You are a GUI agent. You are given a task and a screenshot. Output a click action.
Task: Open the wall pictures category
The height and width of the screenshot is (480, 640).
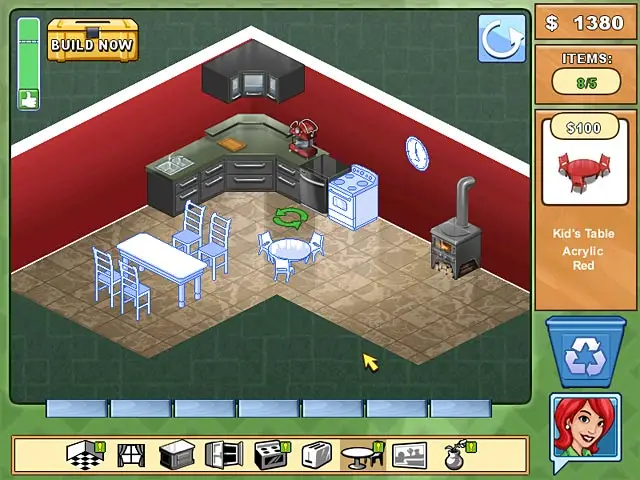pos(409,455)
